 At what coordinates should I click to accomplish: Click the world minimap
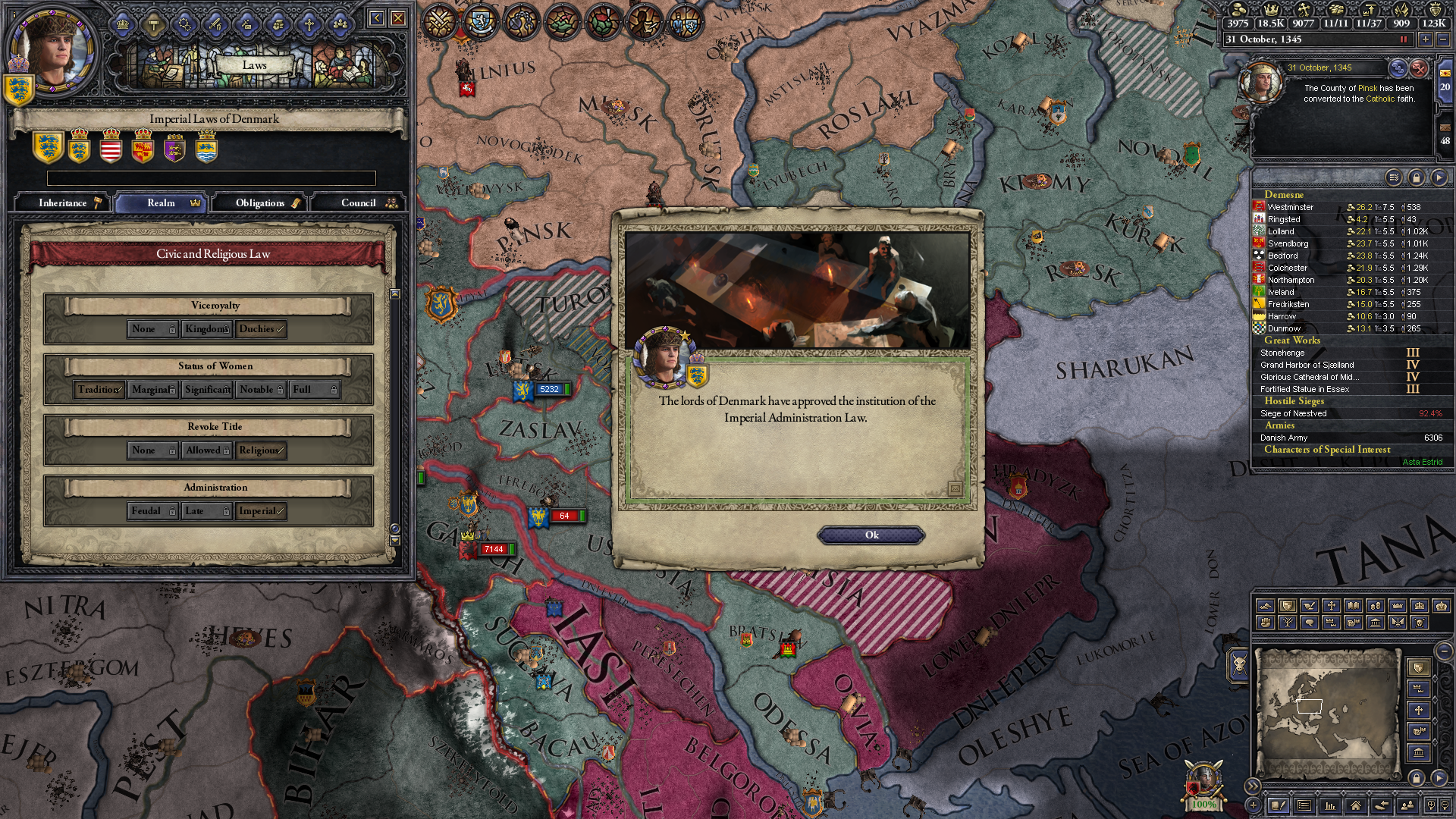(1327, 713)
